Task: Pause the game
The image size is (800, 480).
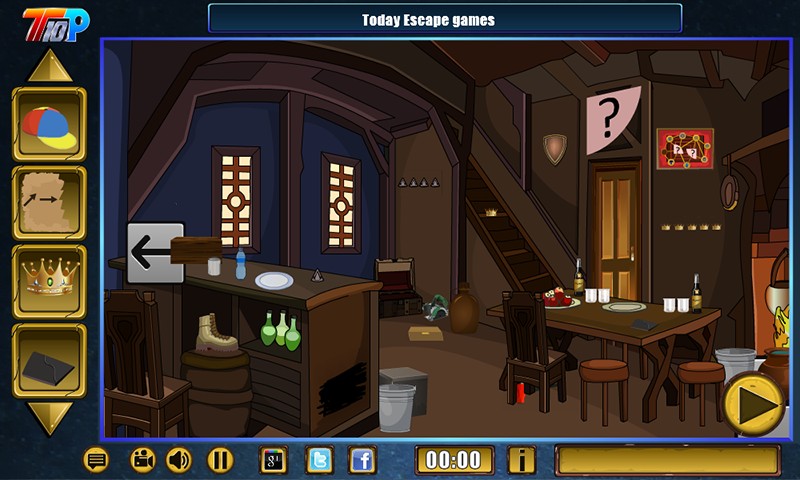Action: [x=220, y=460]
